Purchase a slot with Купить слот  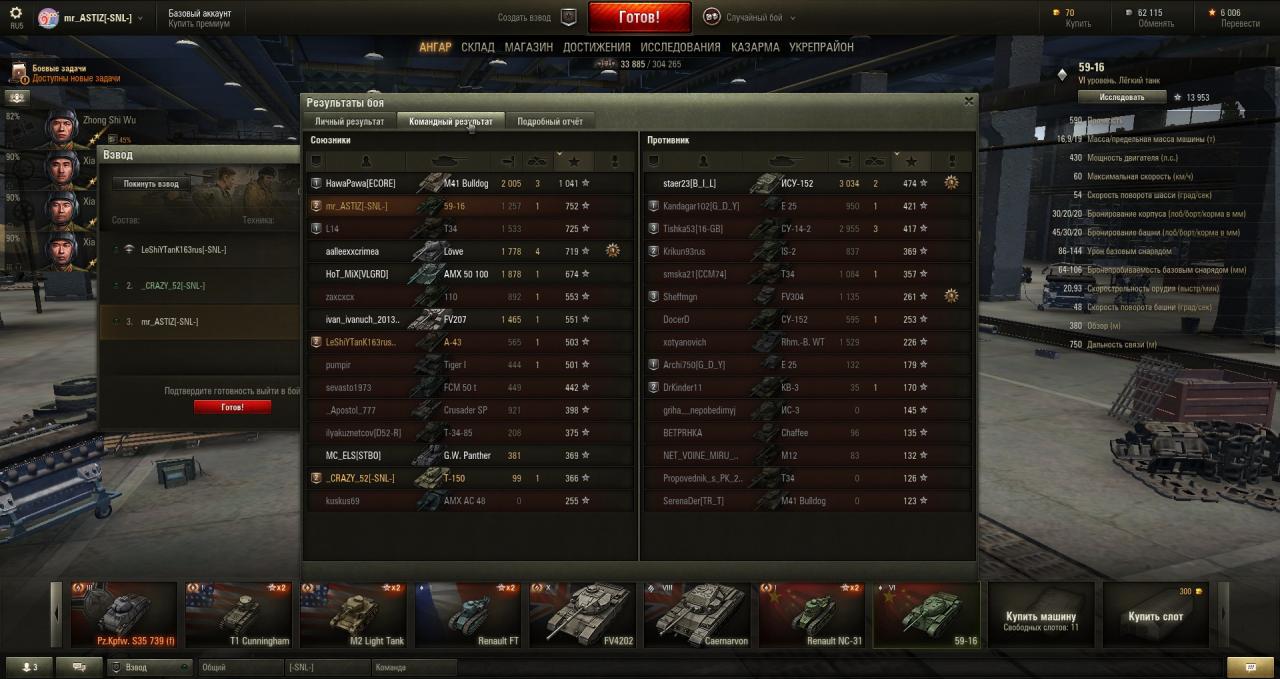[1155, 616]
